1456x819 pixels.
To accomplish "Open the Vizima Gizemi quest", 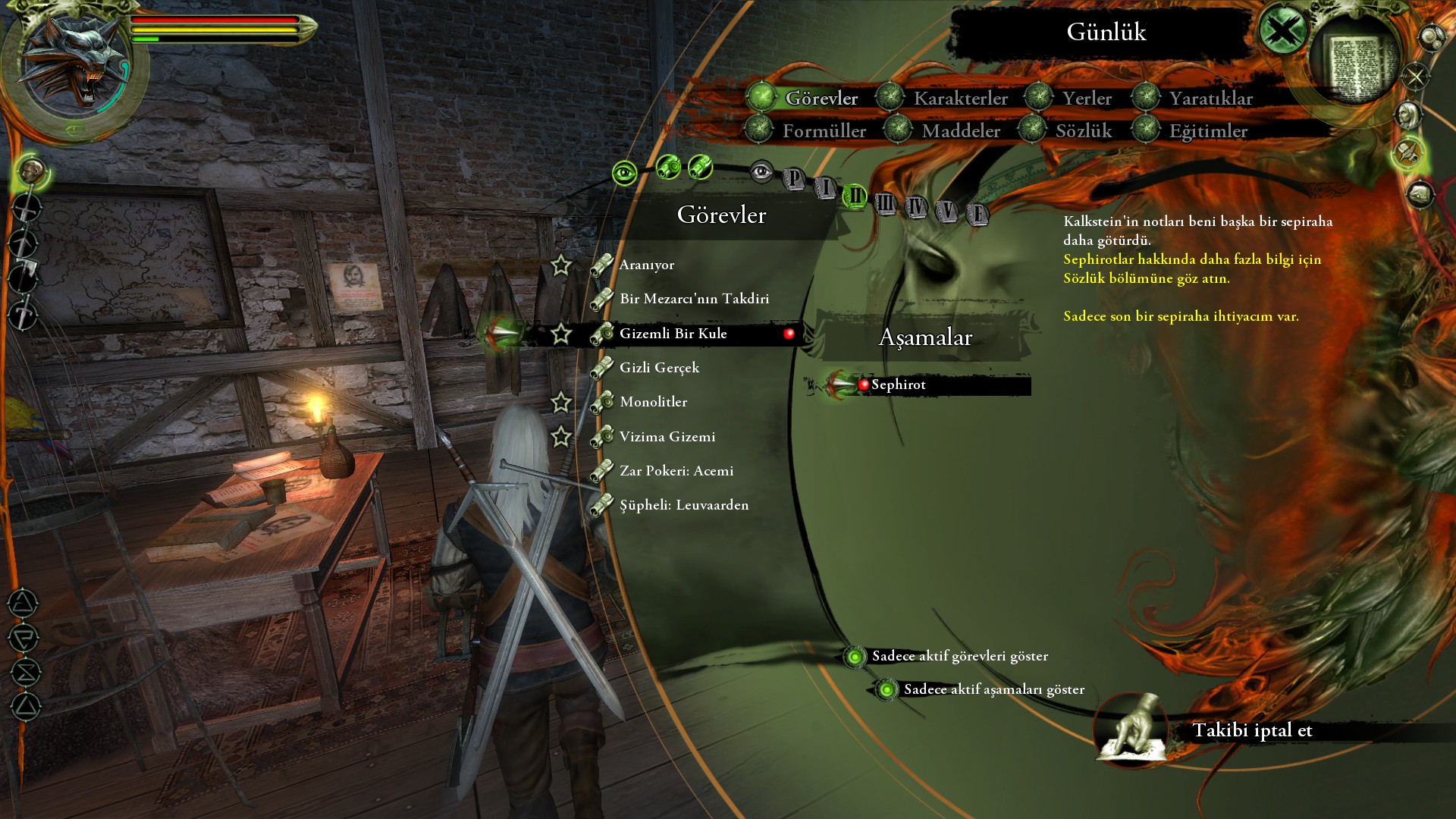I will tap(667, 437).
